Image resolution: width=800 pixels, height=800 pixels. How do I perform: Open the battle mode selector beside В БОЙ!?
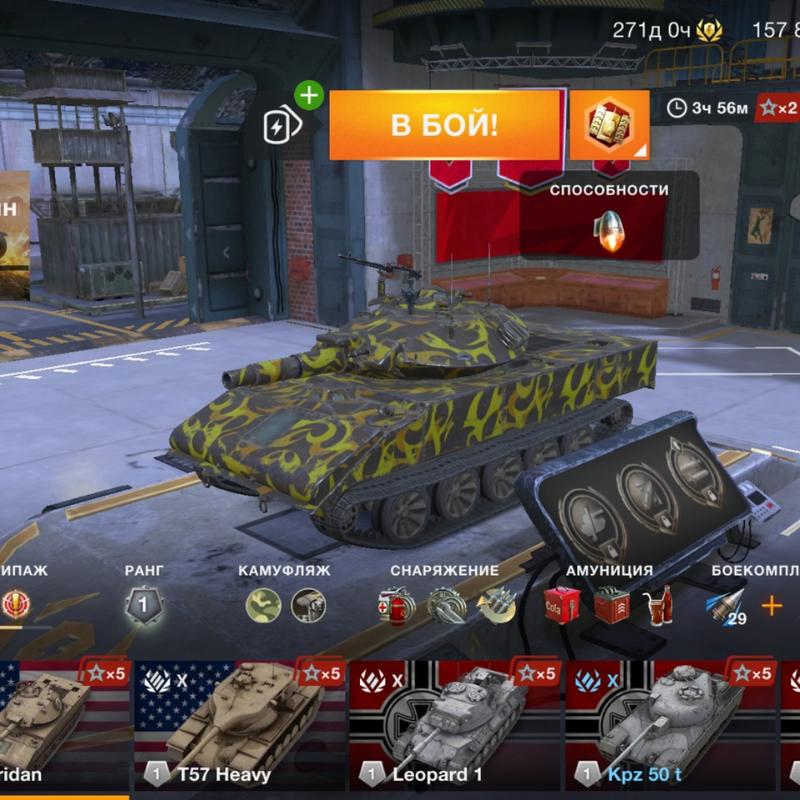[609, 126]
